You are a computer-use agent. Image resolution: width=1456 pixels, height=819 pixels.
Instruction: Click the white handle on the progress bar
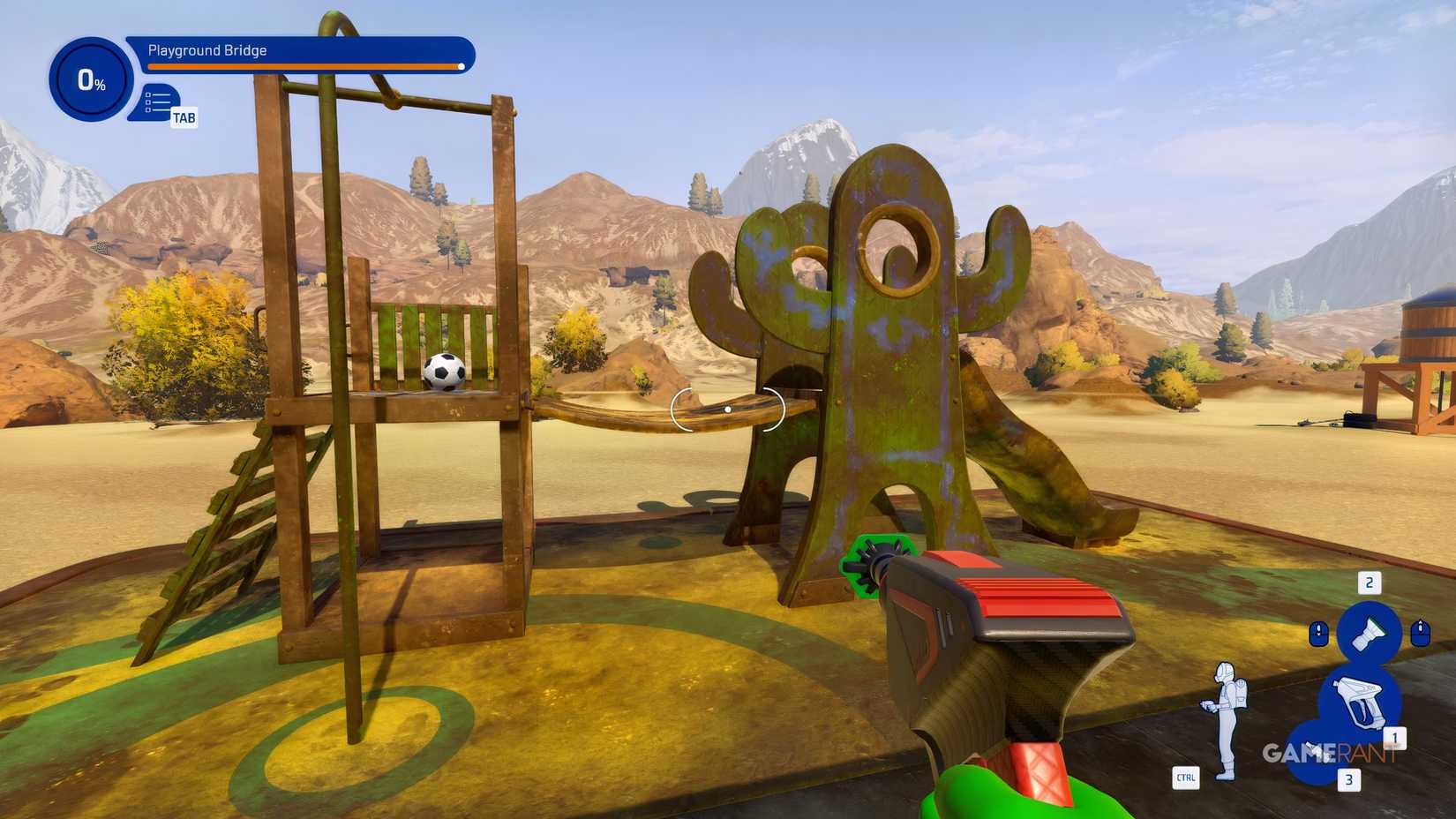[x=461, y=66]
